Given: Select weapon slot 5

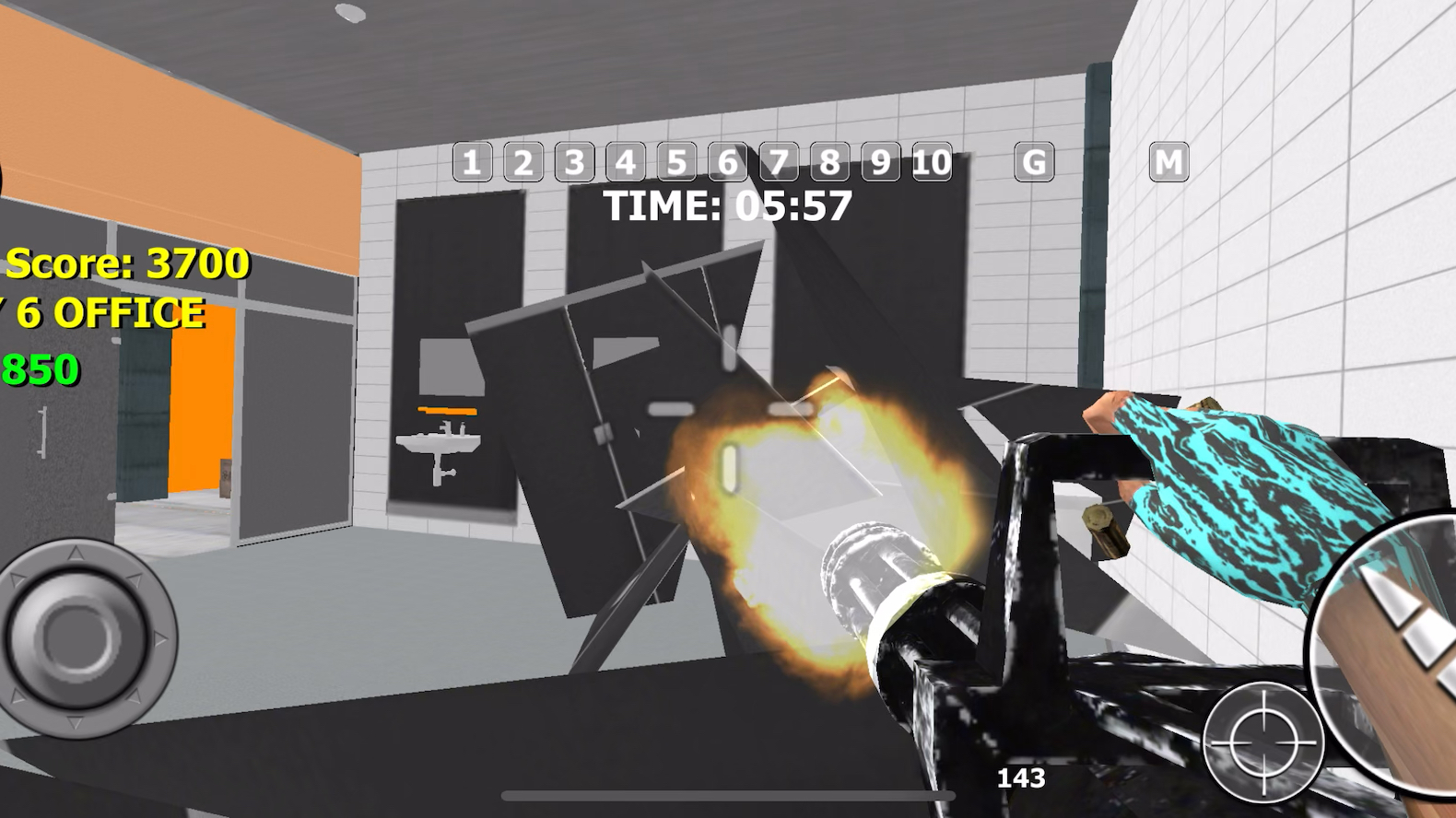Looking at the screenshot, I should pyautogui.click(x=677, y=163).
